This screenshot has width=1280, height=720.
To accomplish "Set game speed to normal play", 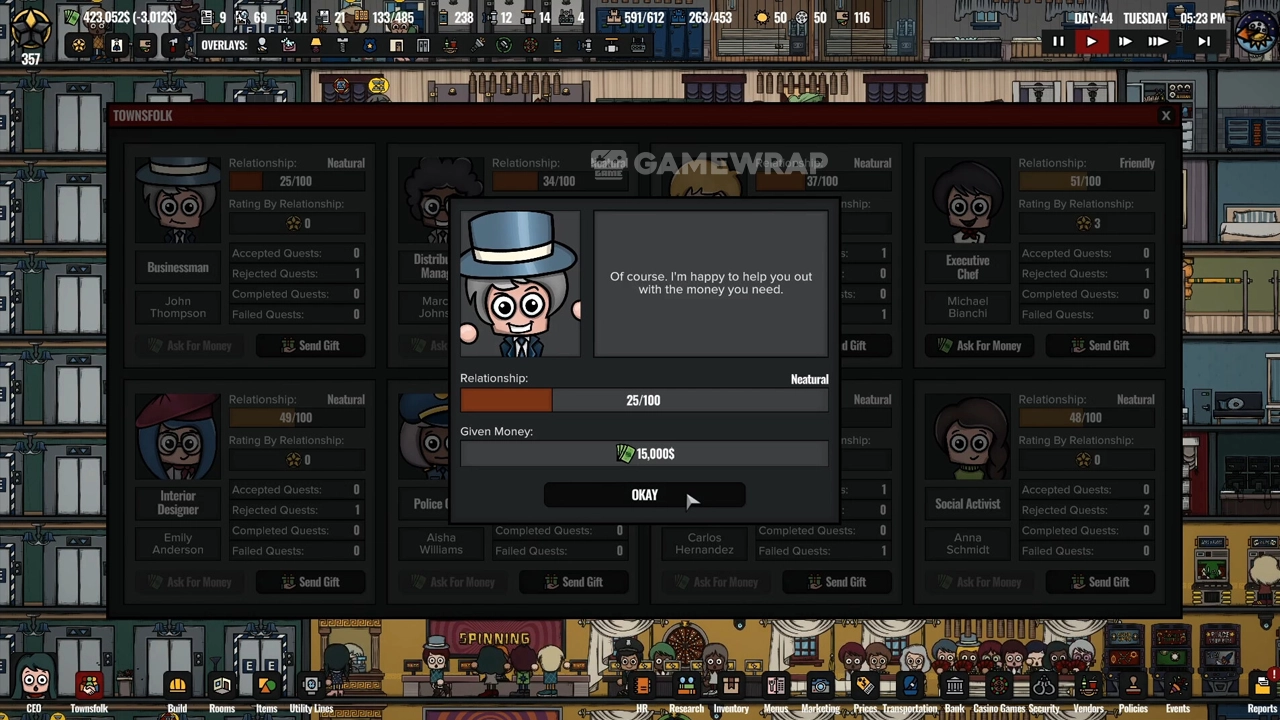I will [x=1091, y=42].
